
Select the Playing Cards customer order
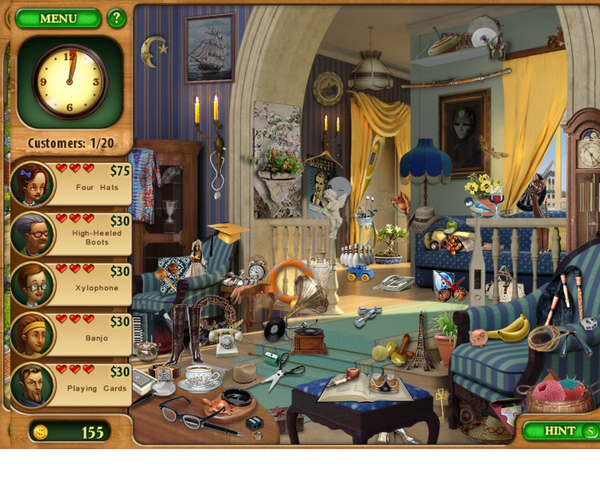point(72,384)
